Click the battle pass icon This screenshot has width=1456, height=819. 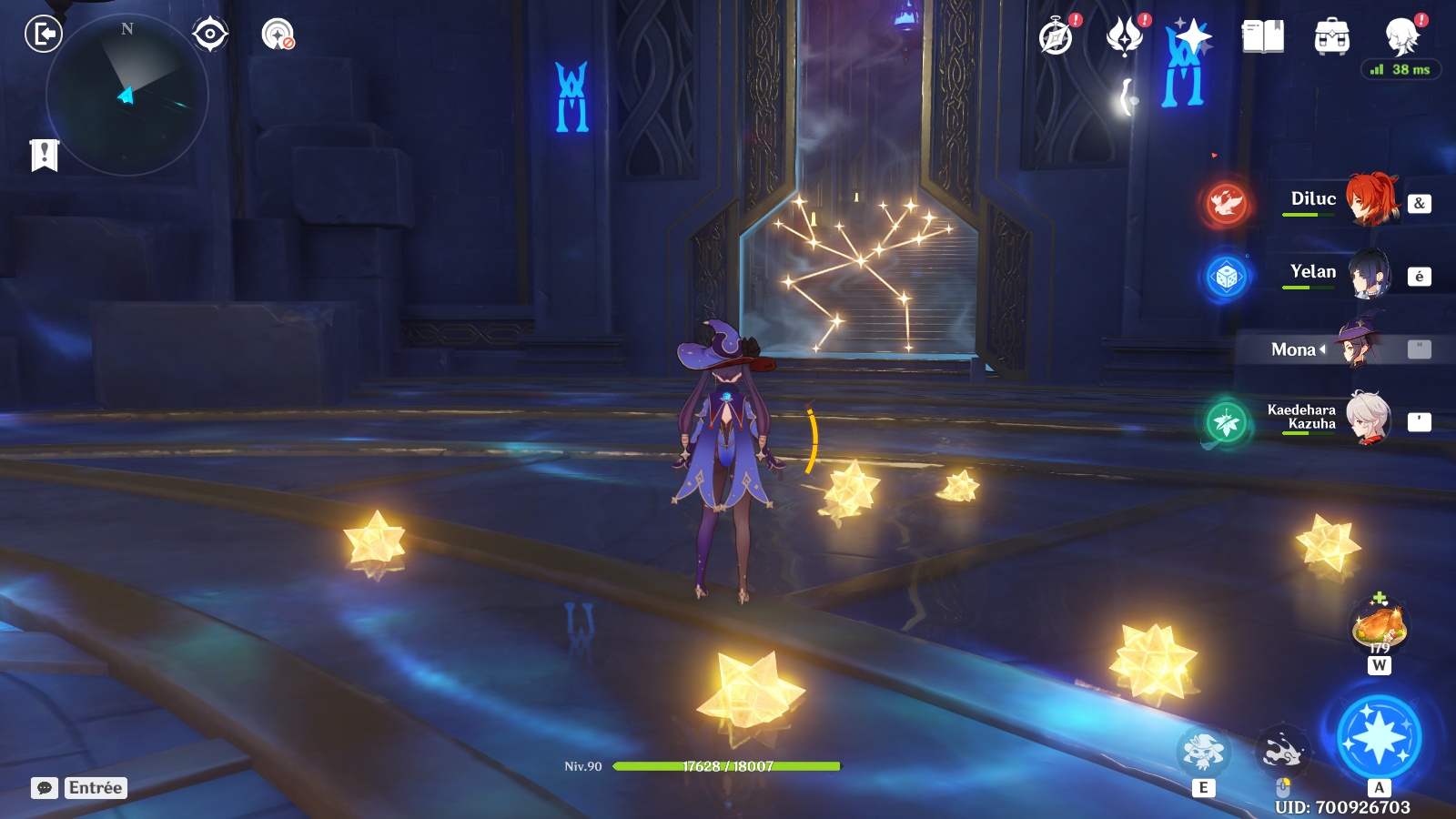pos(1125,36)
